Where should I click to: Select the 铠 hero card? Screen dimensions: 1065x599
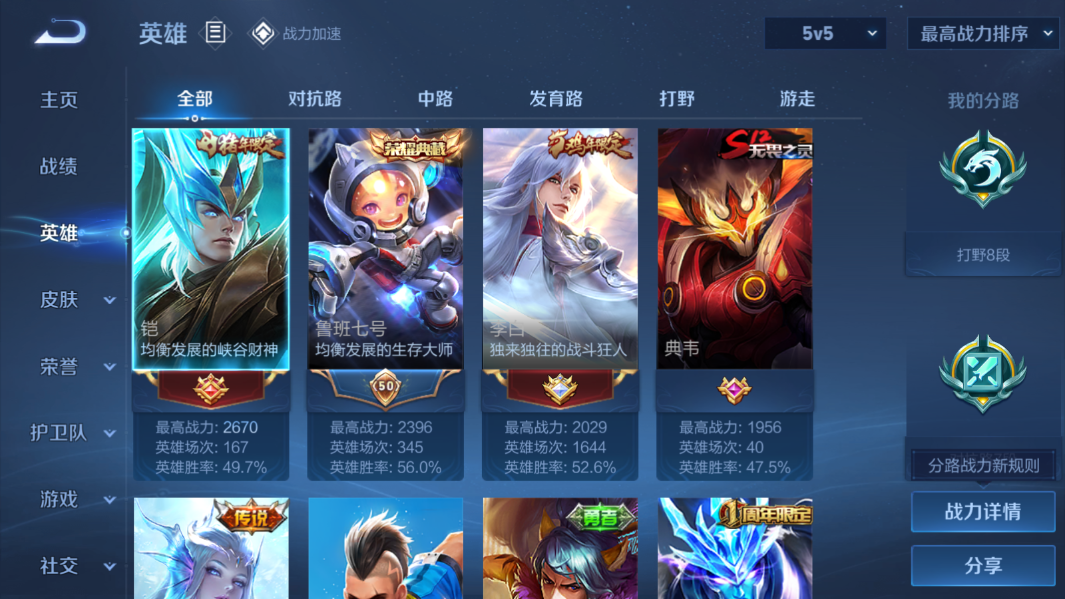tap(211, 250)
